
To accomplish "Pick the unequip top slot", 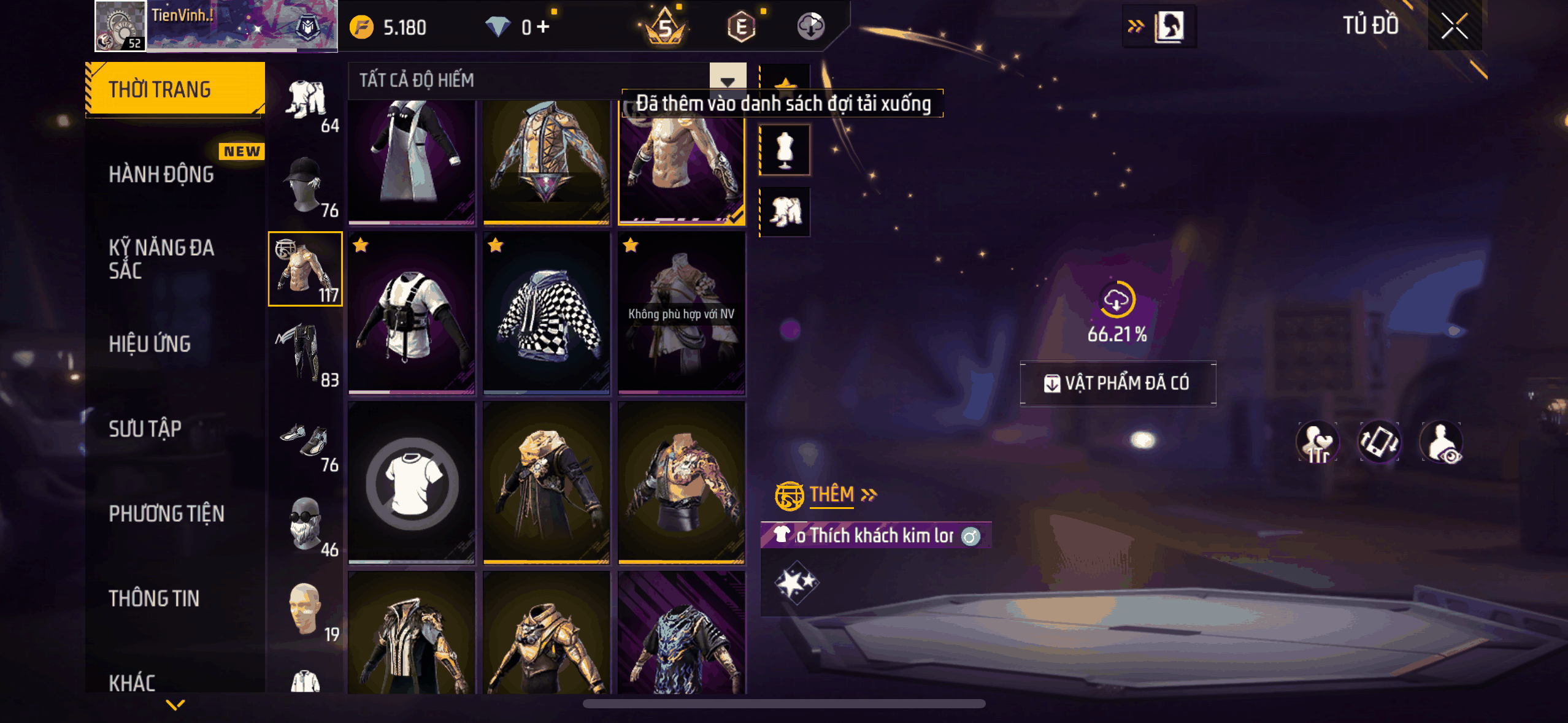I will [412, 483].
